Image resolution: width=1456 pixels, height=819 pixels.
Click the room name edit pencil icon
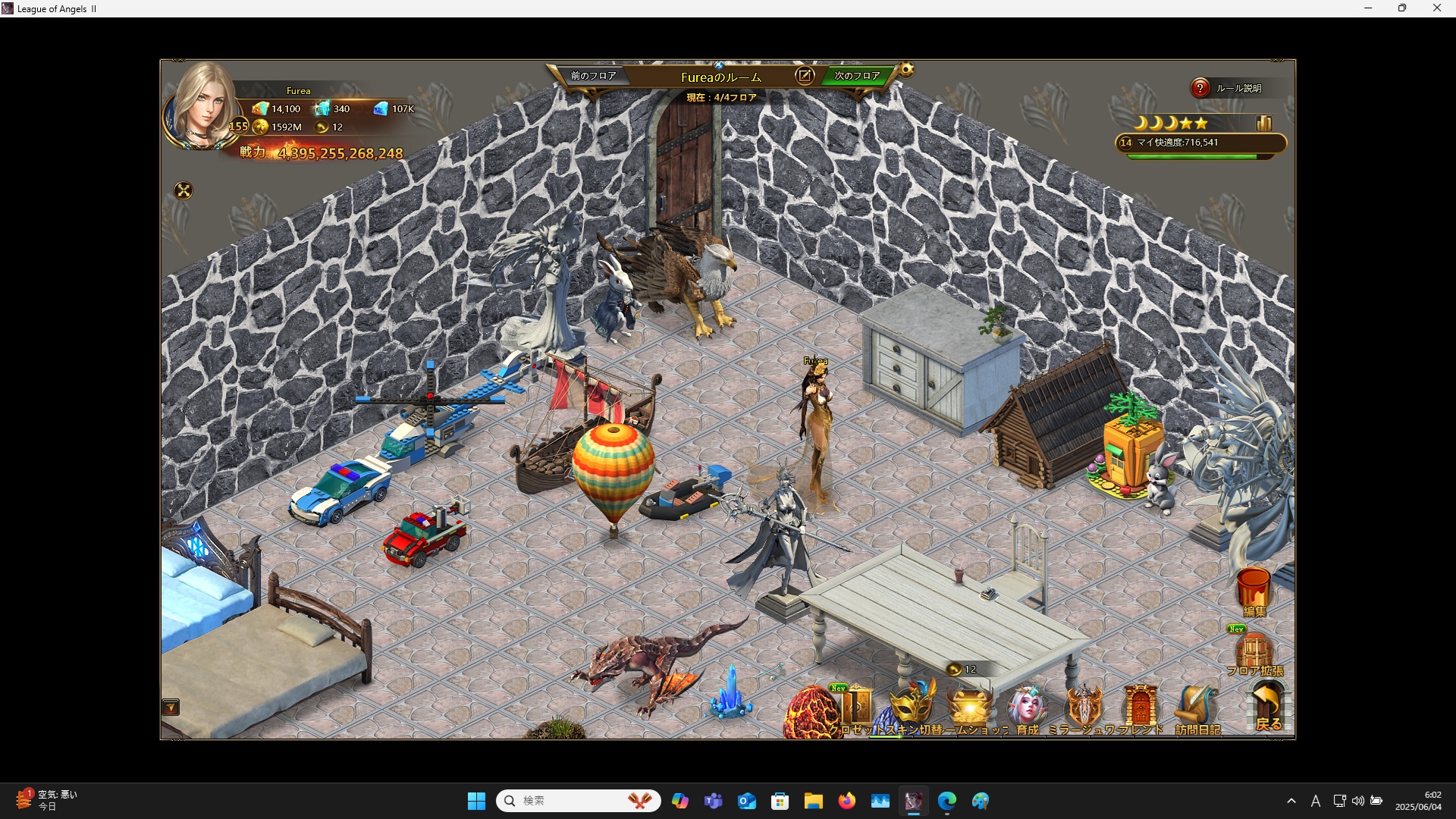coord(805,75)
